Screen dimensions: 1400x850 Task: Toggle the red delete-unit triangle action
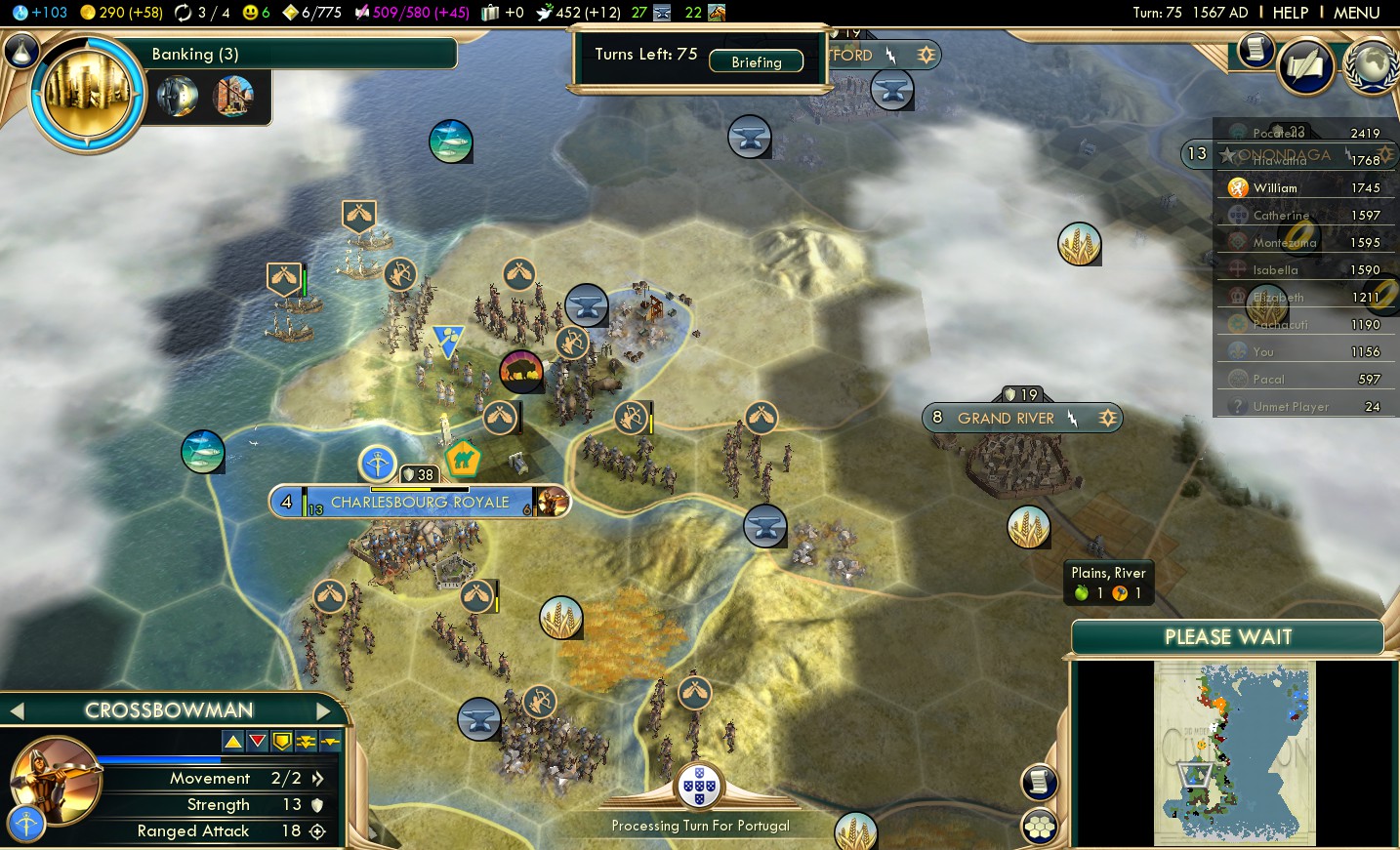pos(257,742)
